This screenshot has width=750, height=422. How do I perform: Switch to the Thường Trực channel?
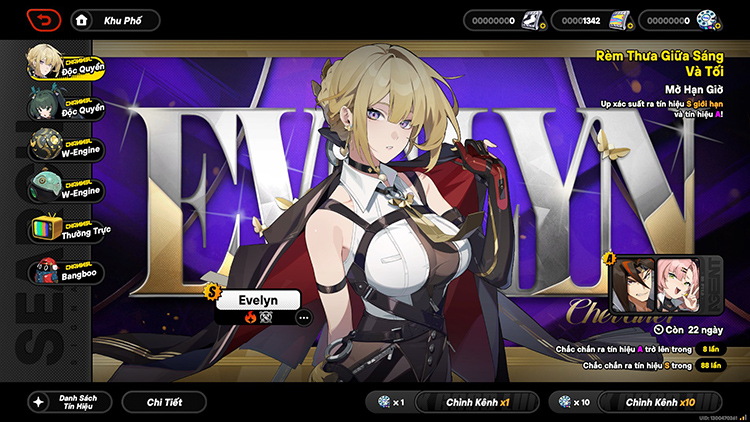tap(66, 230)
